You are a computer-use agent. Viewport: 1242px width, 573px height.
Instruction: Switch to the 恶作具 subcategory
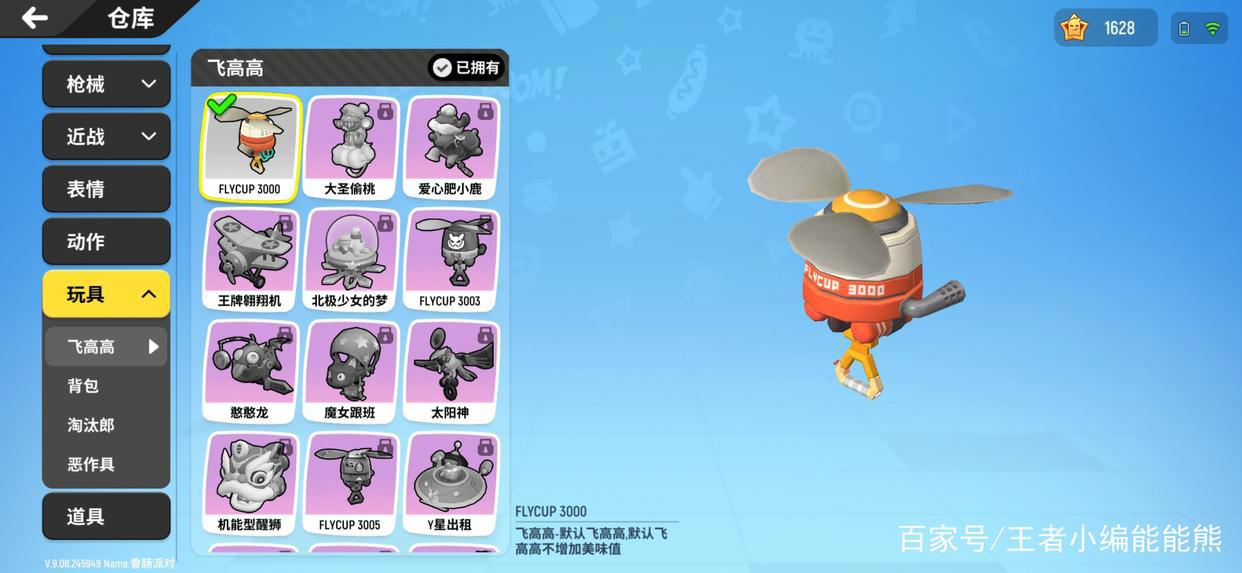91,464
